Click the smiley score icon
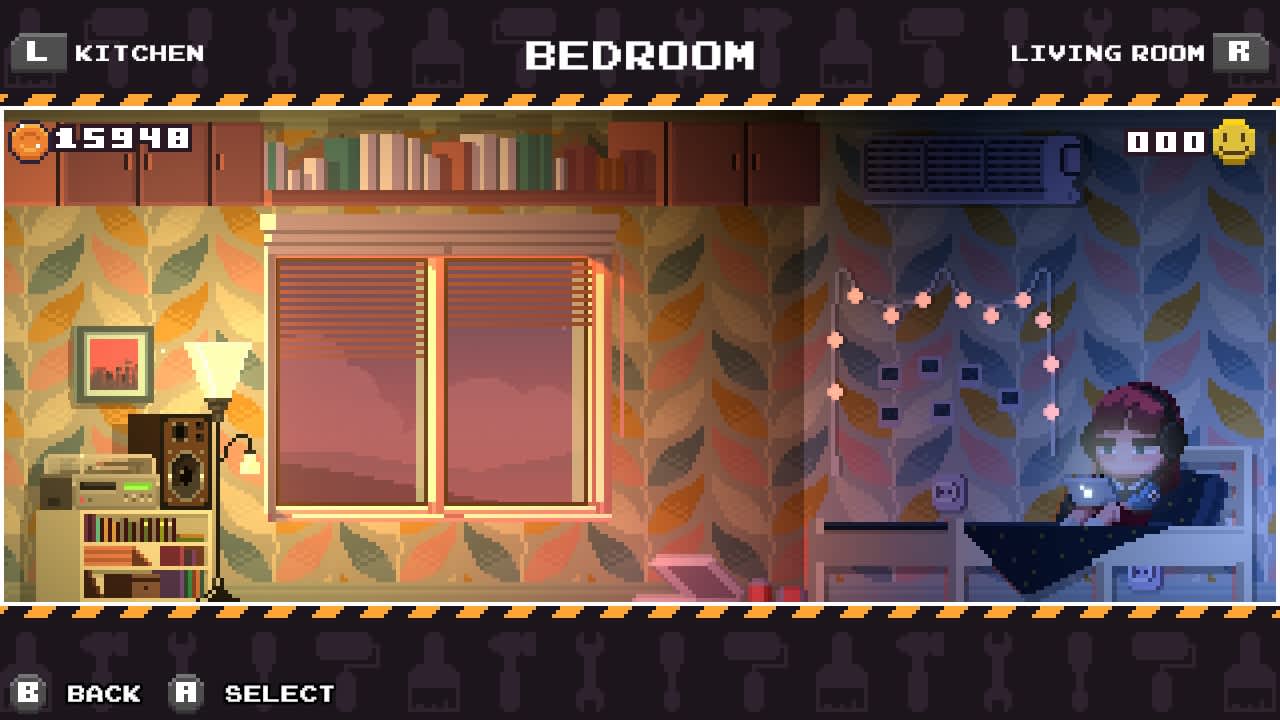 tap(1236, 141)
